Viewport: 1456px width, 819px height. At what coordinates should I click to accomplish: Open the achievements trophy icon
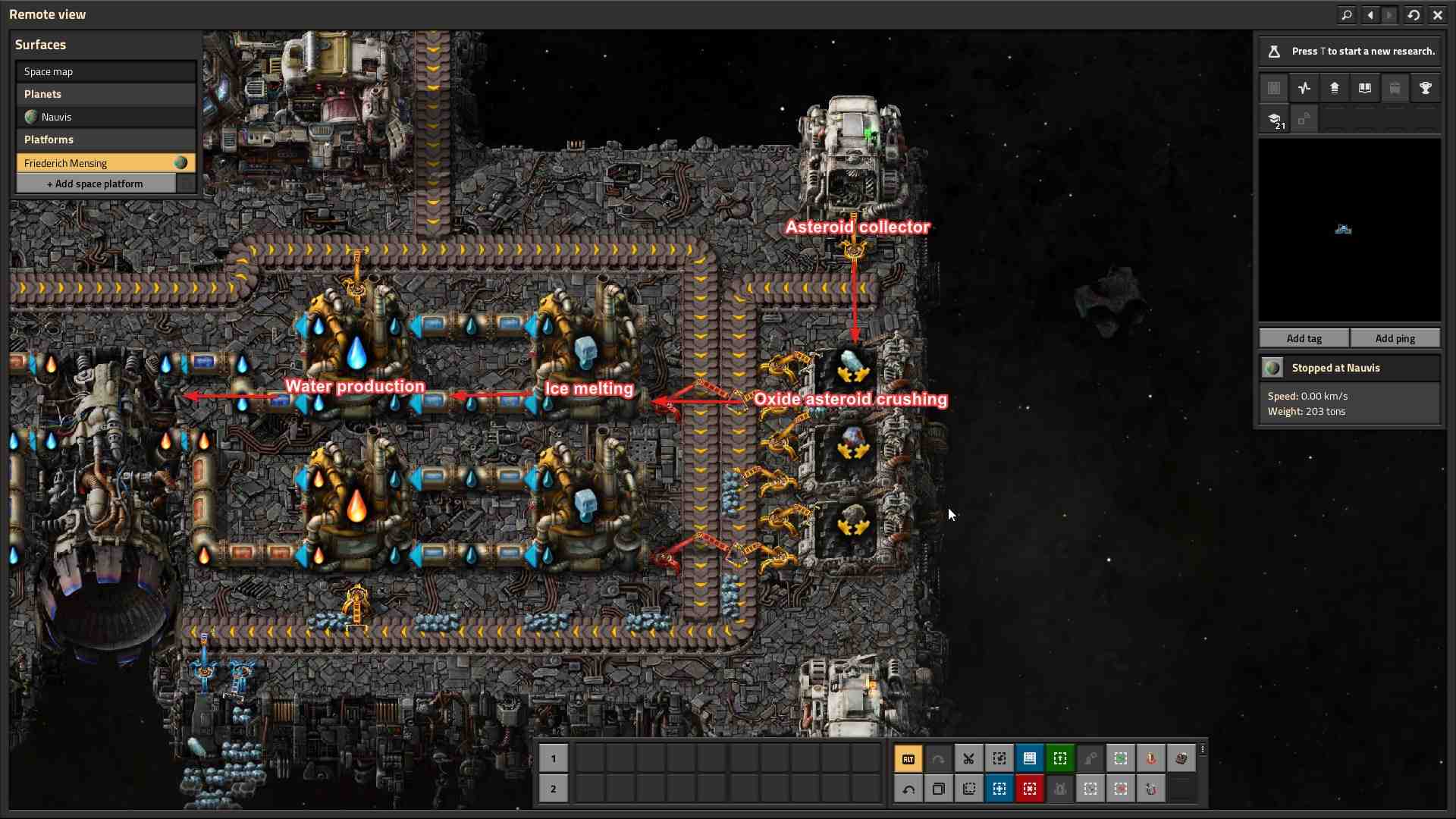click(1426, 88)
